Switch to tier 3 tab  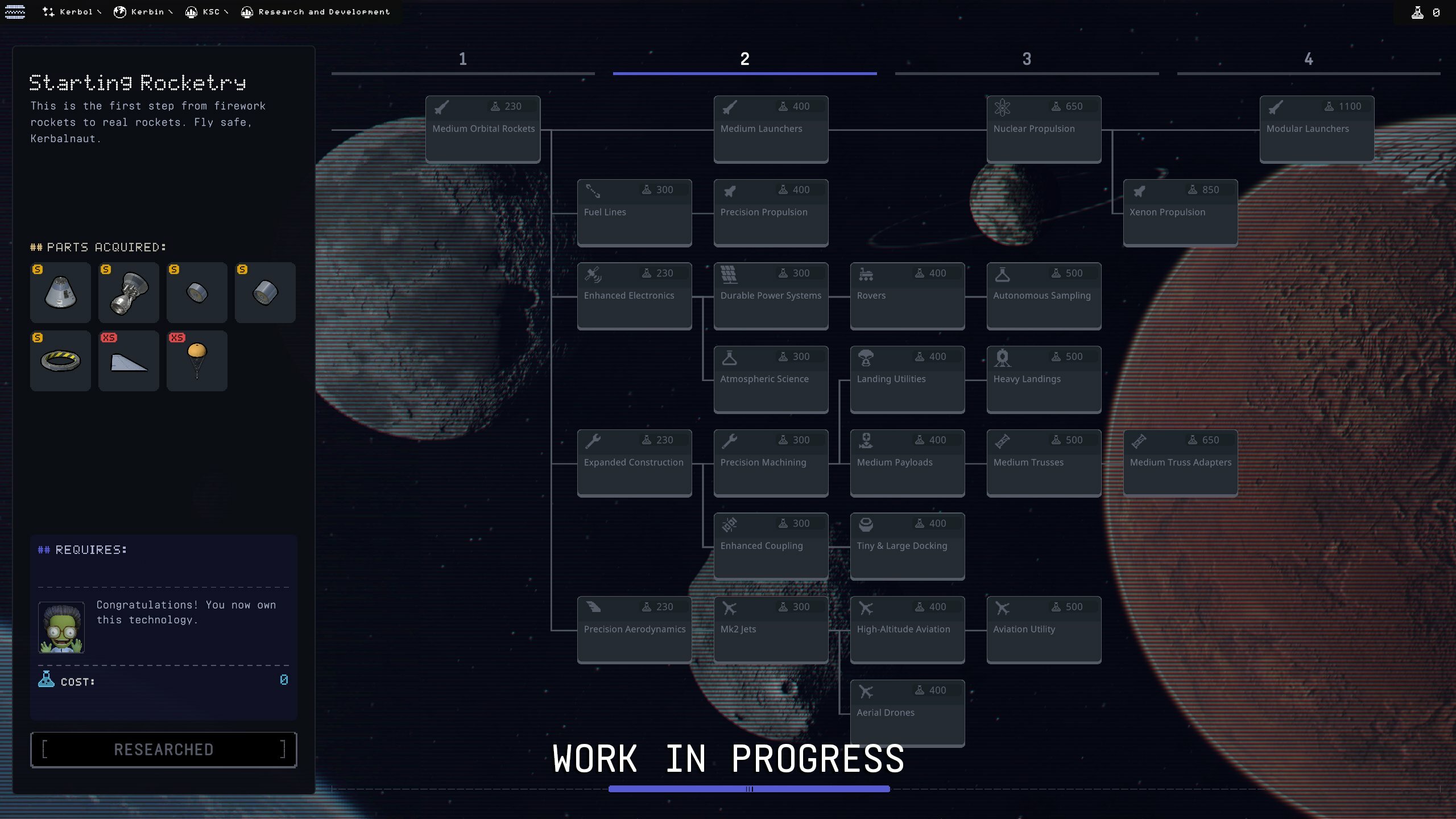pyautogui.click(x=1027, y=60)
